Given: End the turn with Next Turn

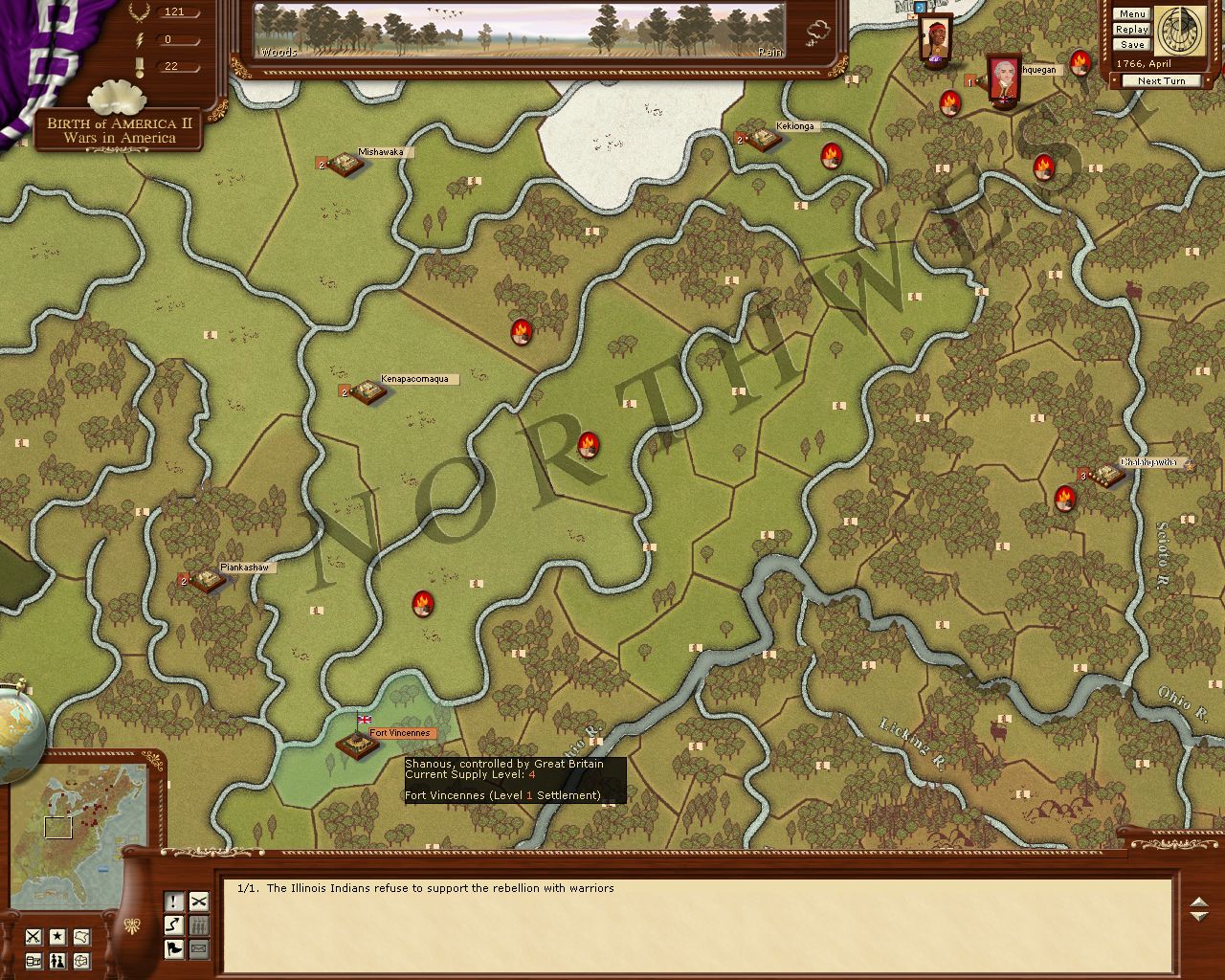Looking at the screenshot, I should pos(1161,81).
